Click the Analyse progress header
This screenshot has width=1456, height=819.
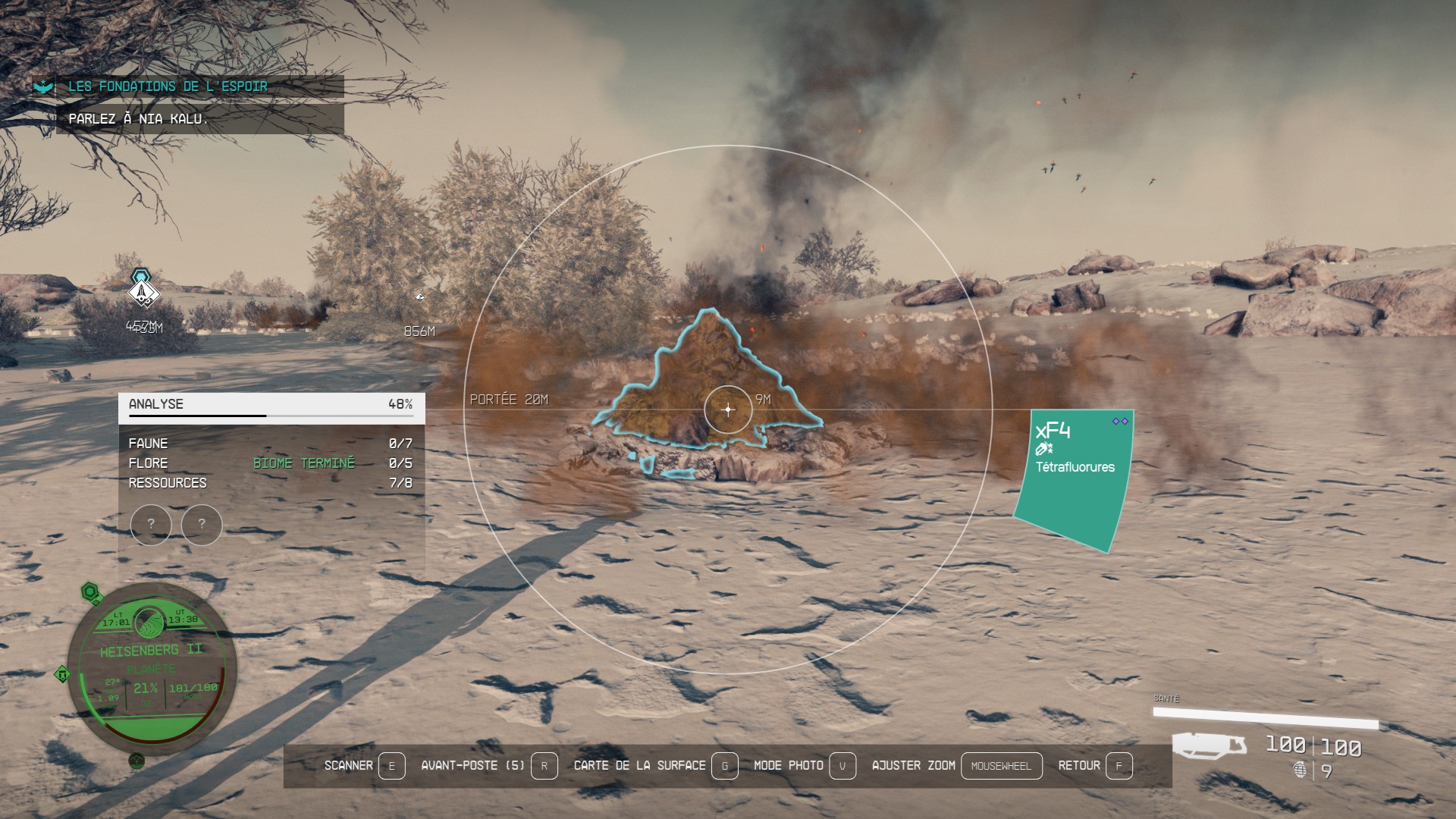point(271,405)
